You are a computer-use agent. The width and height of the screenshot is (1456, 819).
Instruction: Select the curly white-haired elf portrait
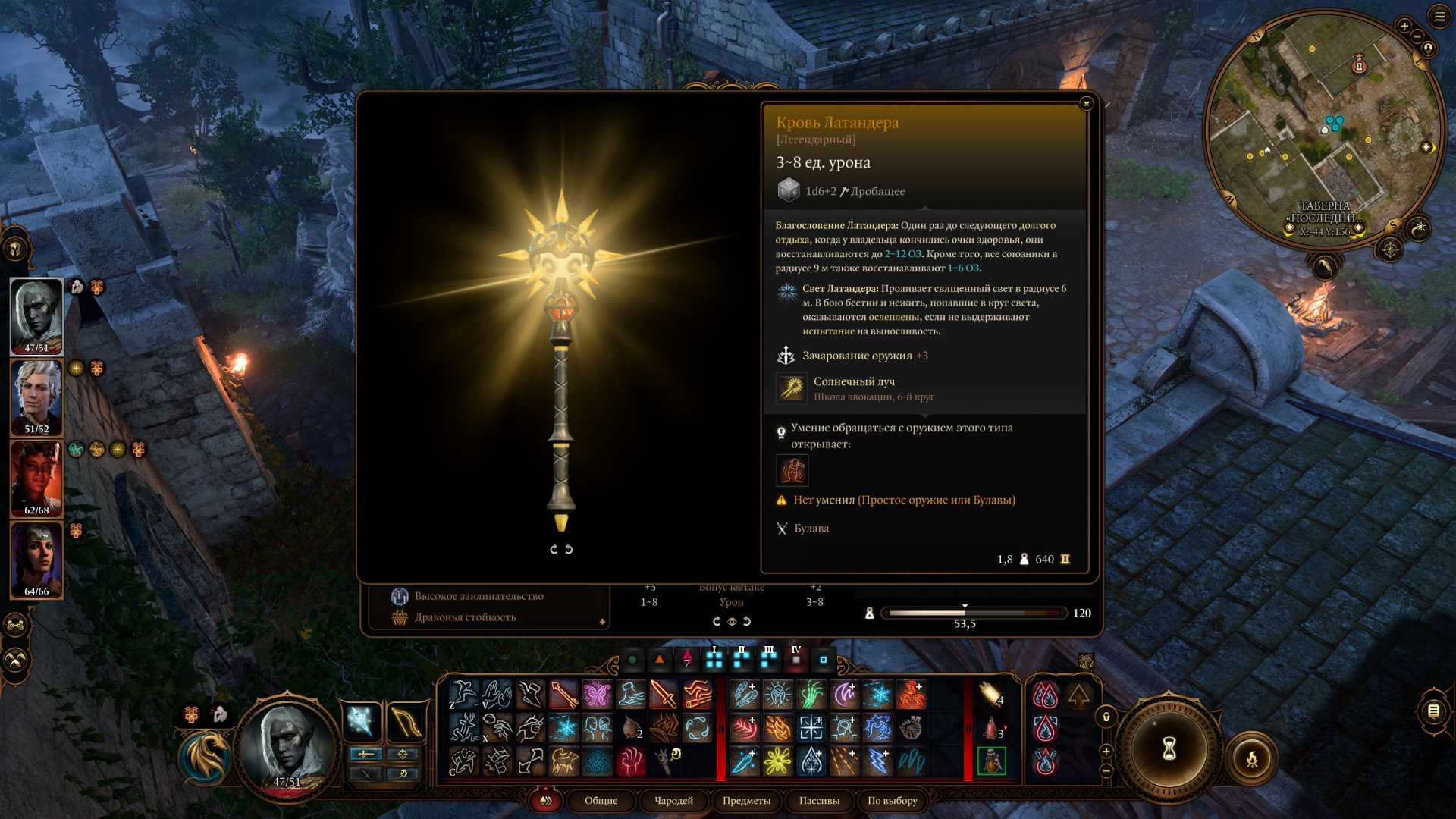tap(36, 397)
